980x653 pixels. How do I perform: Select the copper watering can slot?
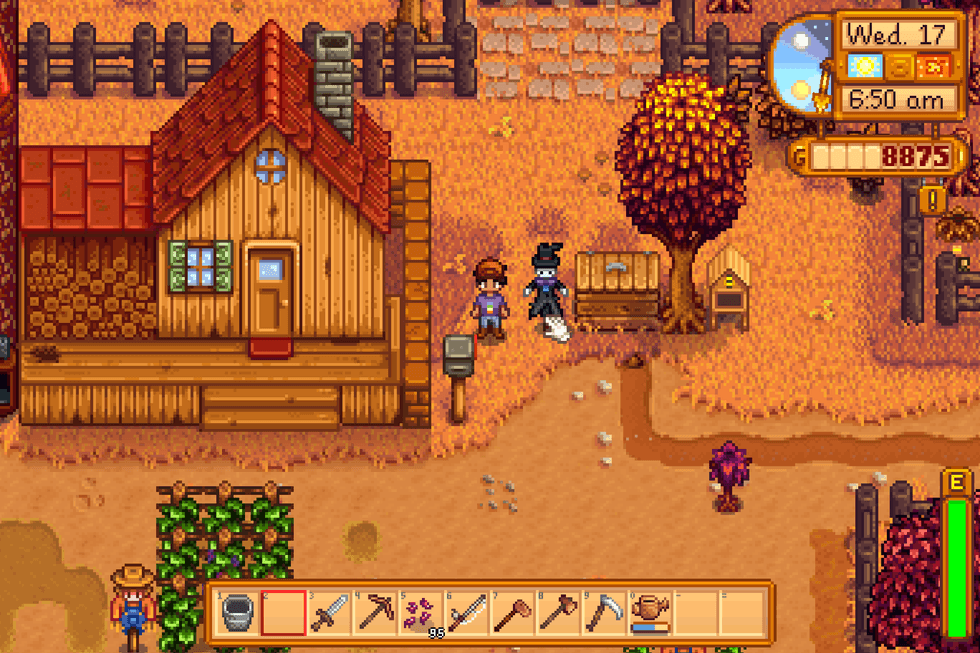click(651, 612)
